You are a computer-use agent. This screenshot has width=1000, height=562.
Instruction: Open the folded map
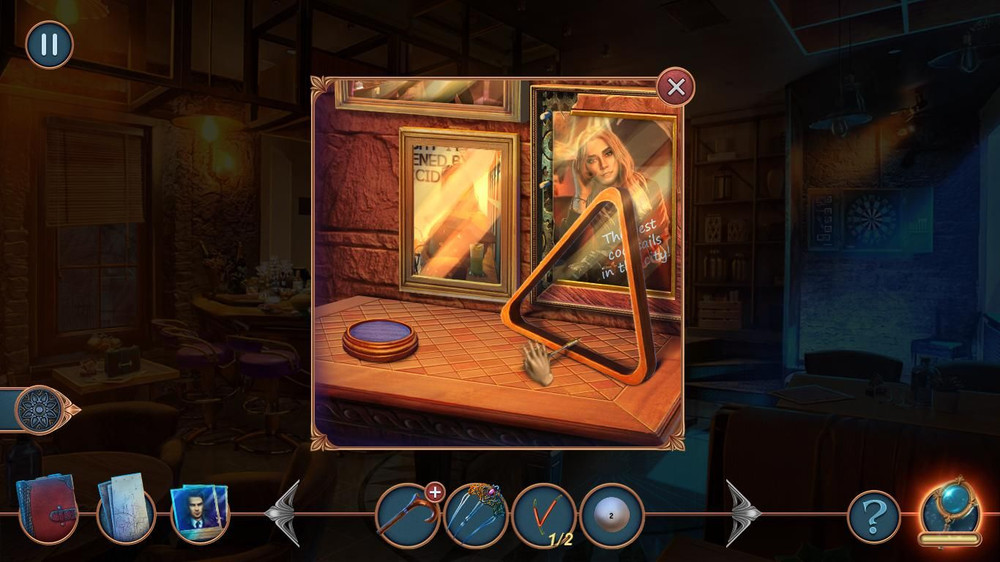coord(126,509)
